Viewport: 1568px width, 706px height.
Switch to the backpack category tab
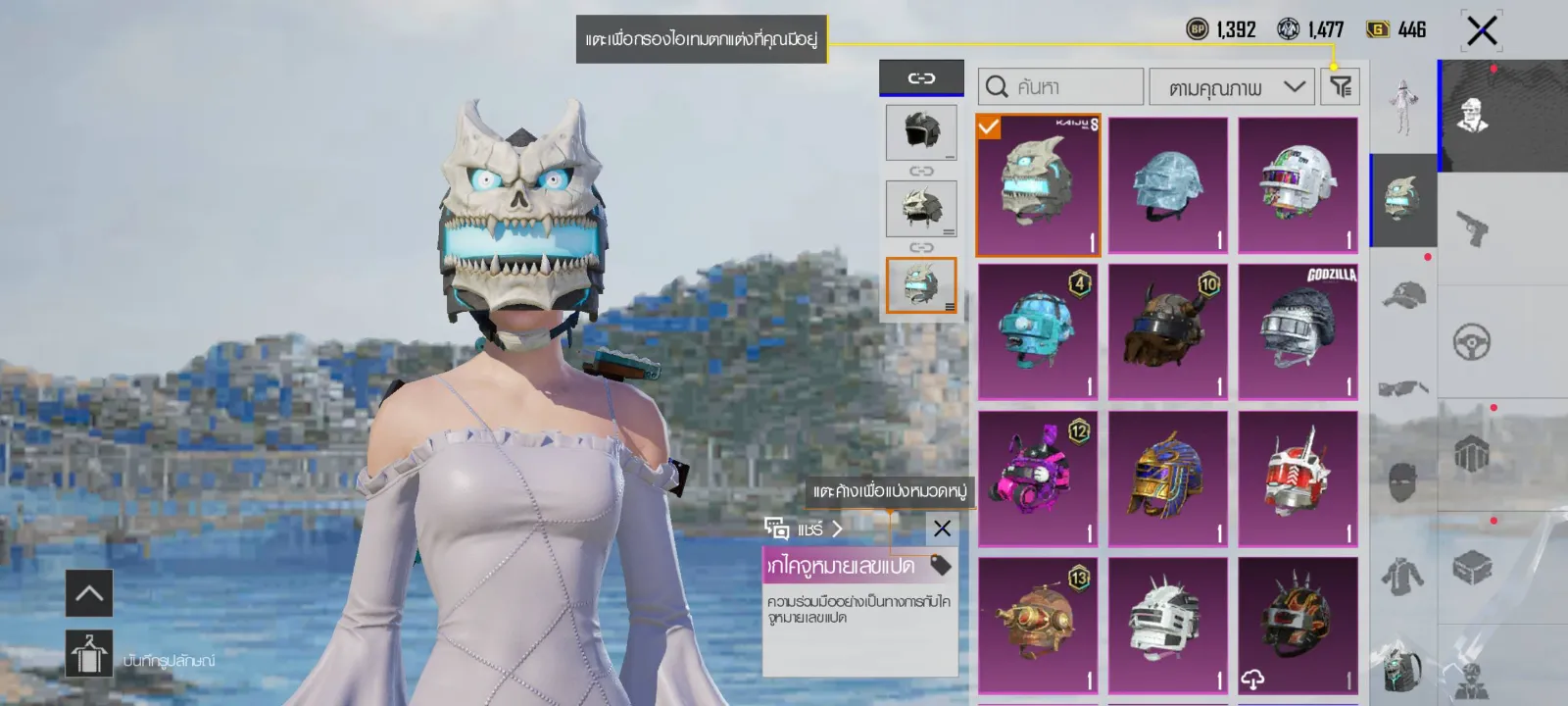(1402, 667)
